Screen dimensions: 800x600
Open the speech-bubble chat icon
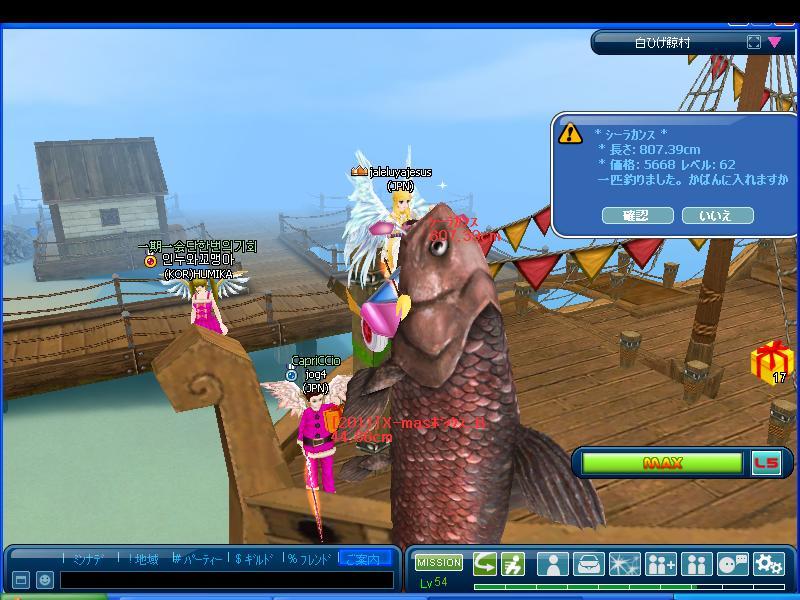733,564
